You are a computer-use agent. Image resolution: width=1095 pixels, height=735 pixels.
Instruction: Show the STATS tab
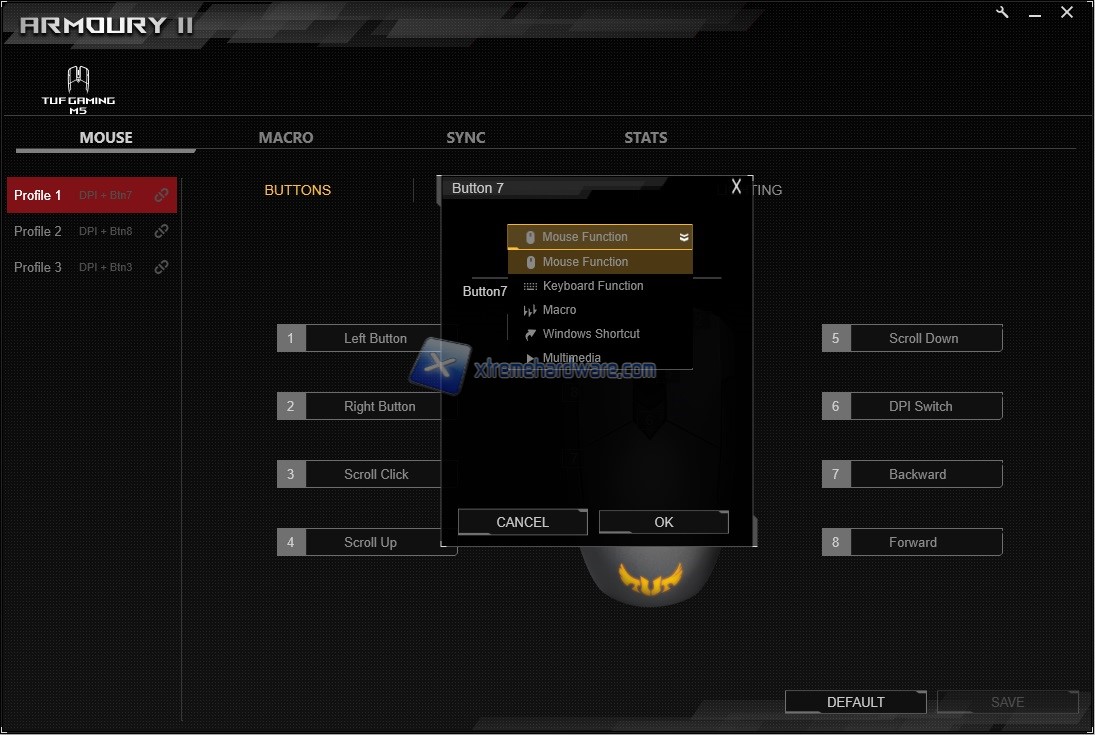646,138
